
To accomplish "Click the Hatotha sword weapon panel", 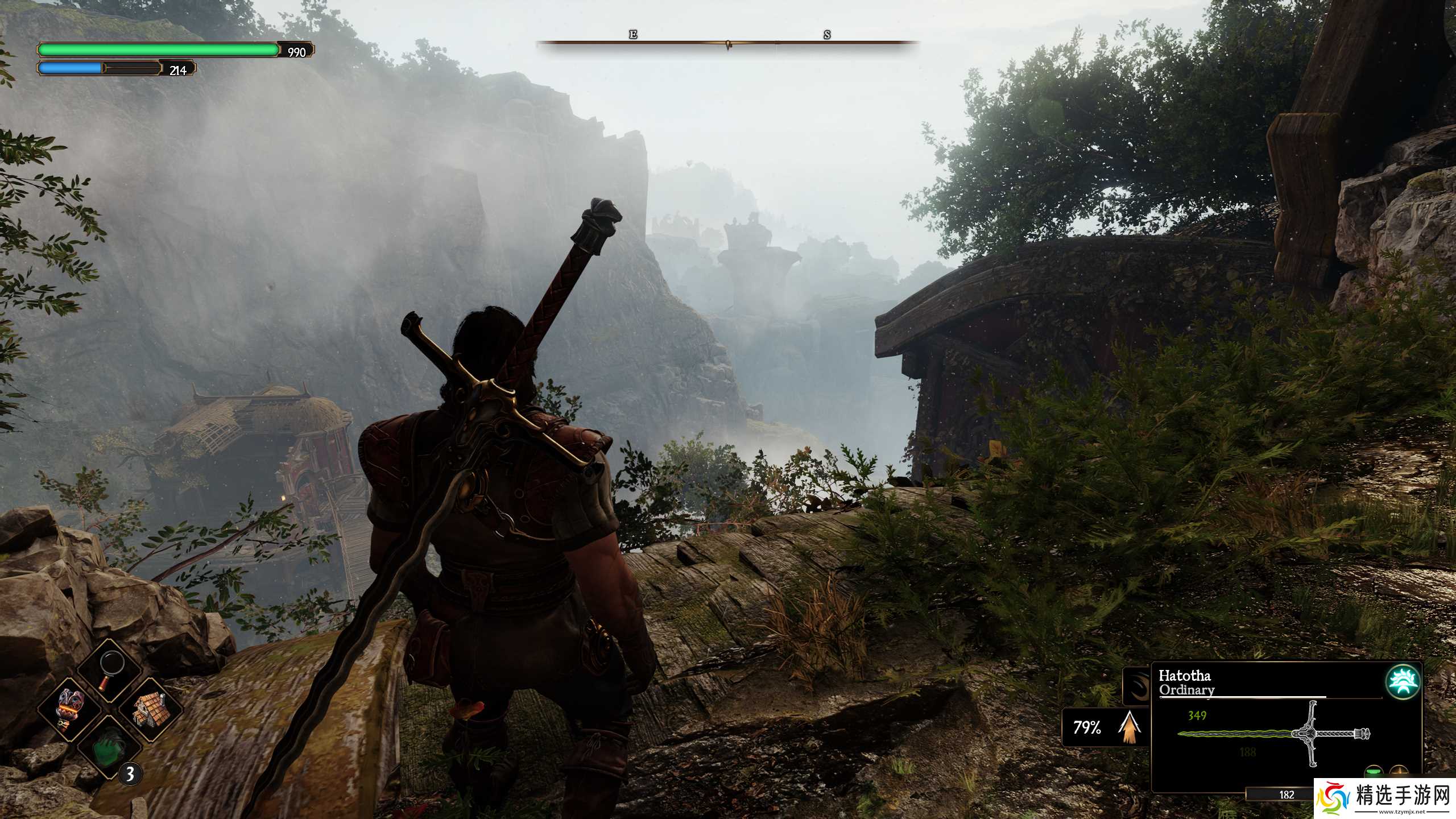I will tap(1274, 733).
